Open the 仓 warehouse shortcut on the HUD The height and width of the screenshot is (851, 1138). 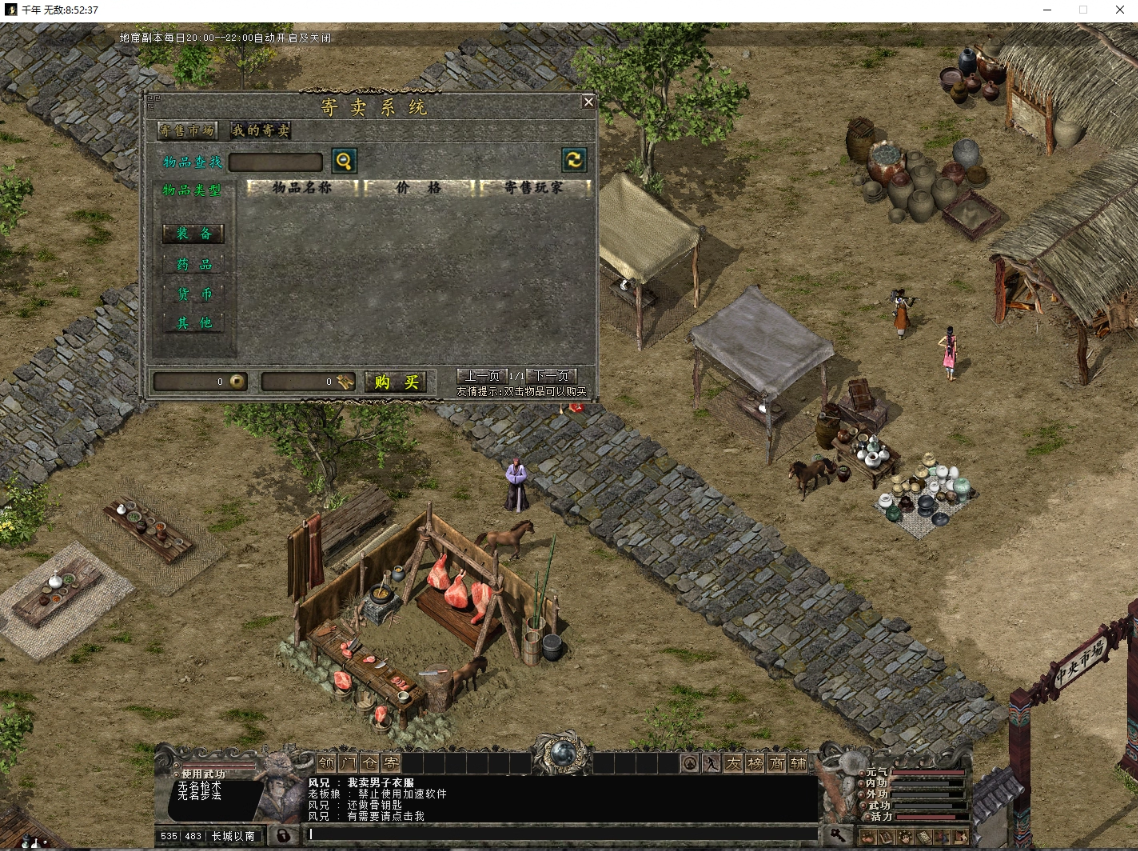pyautogui.click(x=369, y=763)
